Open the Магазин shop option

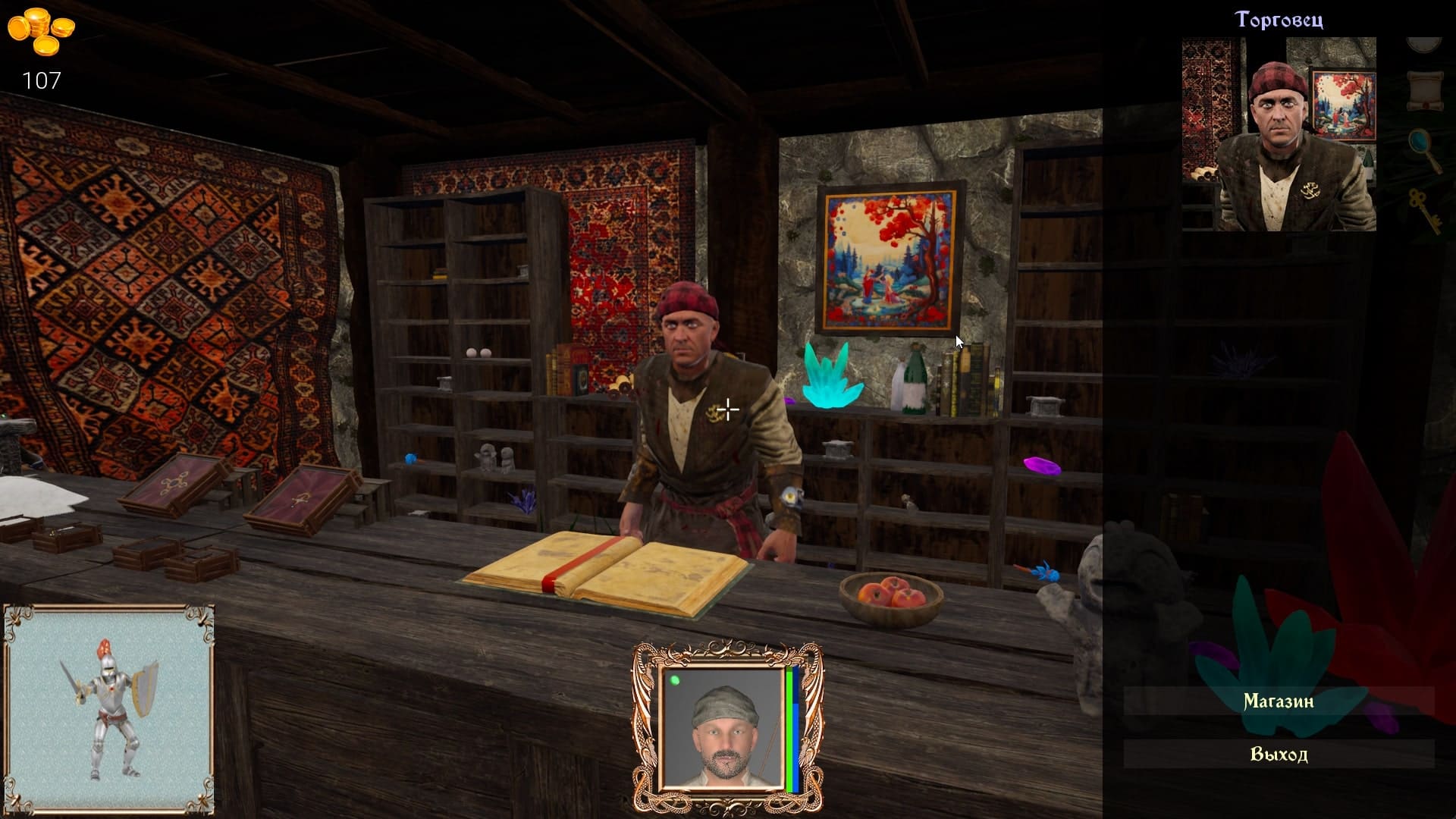(x=1279, y=701)
